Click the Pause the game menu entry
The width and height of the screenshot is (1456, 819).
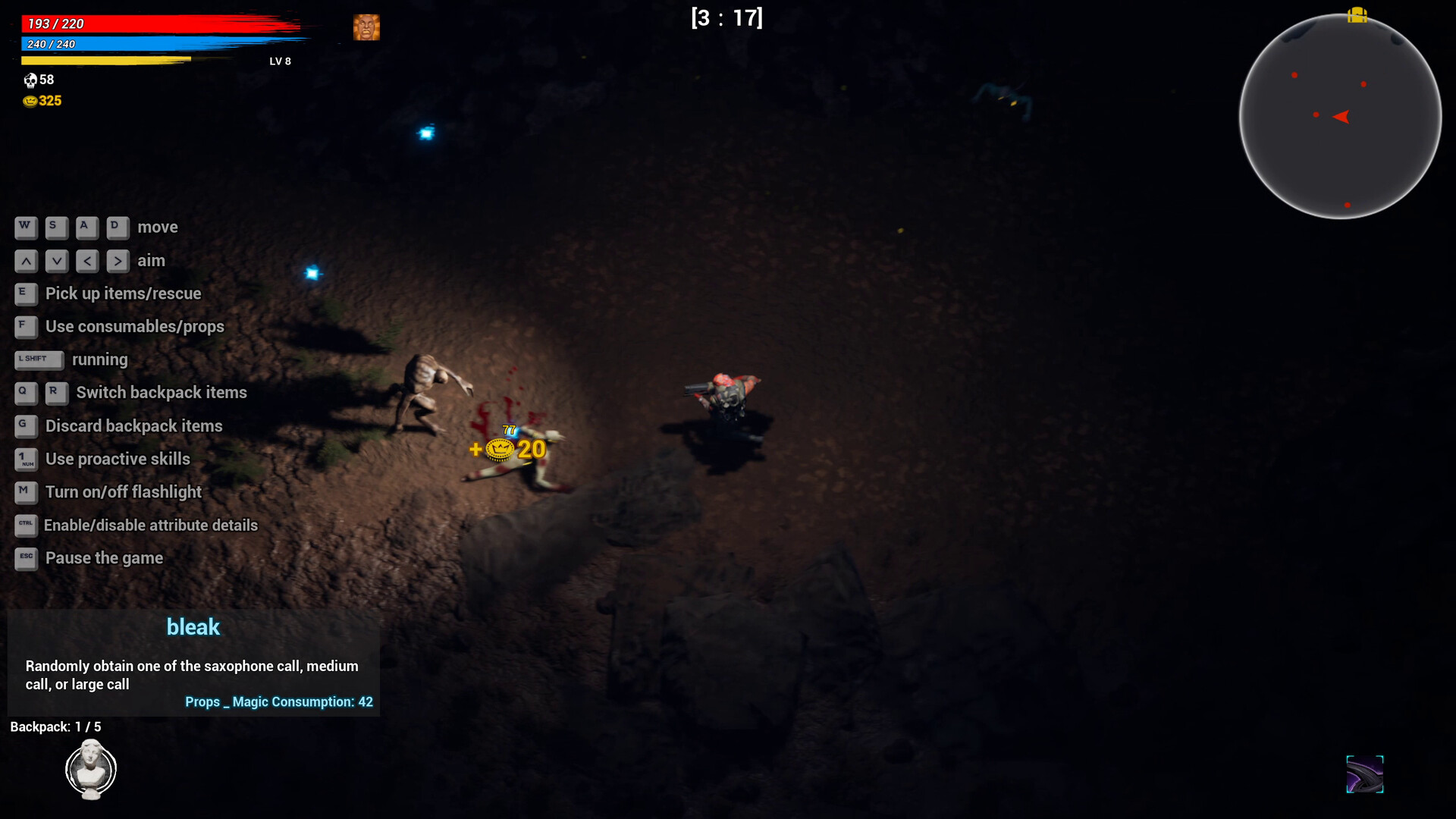[104, 558]
